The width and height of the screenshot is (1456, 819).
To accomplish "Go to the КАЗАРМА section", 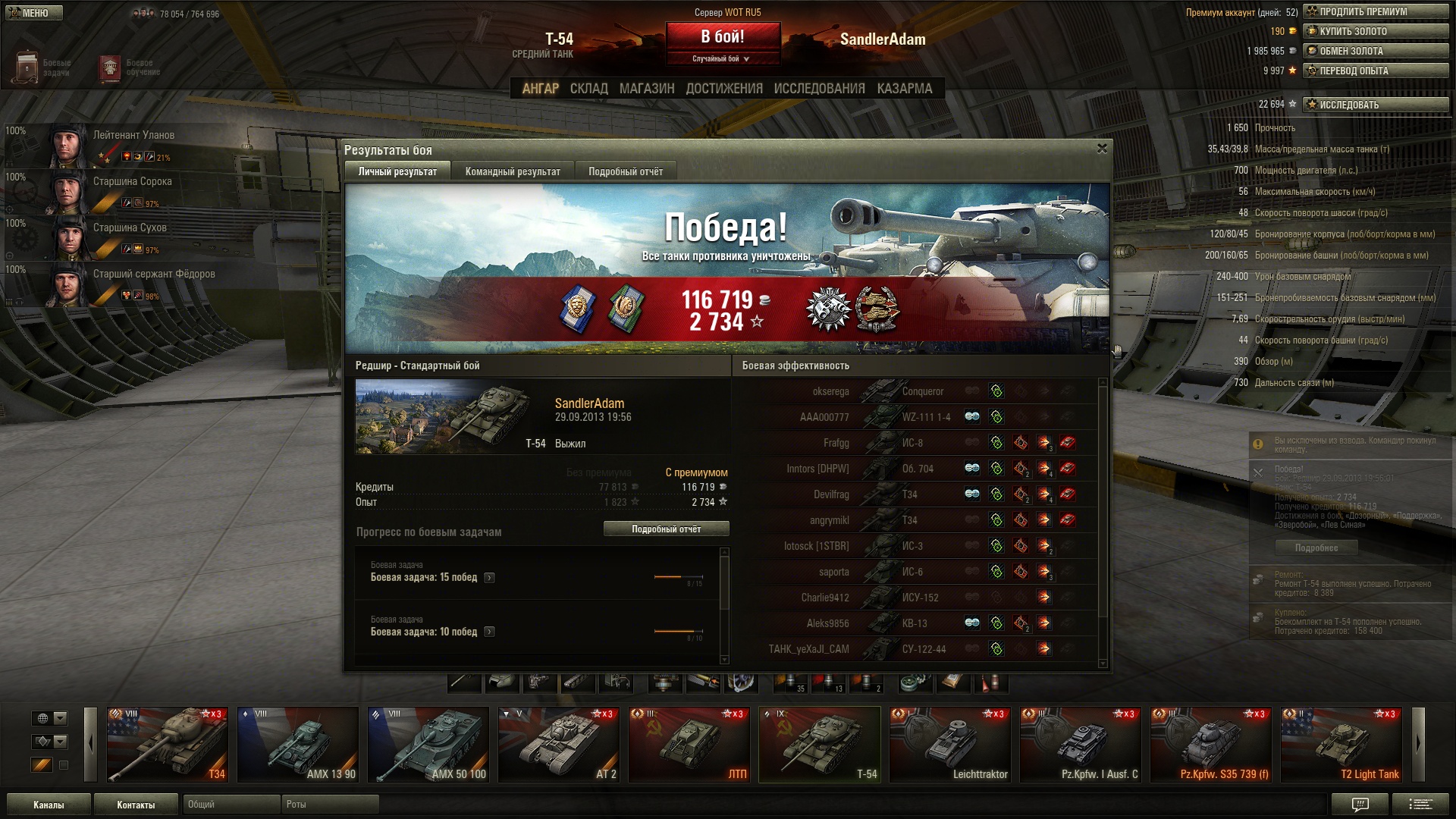I will [x=905, y=89].
